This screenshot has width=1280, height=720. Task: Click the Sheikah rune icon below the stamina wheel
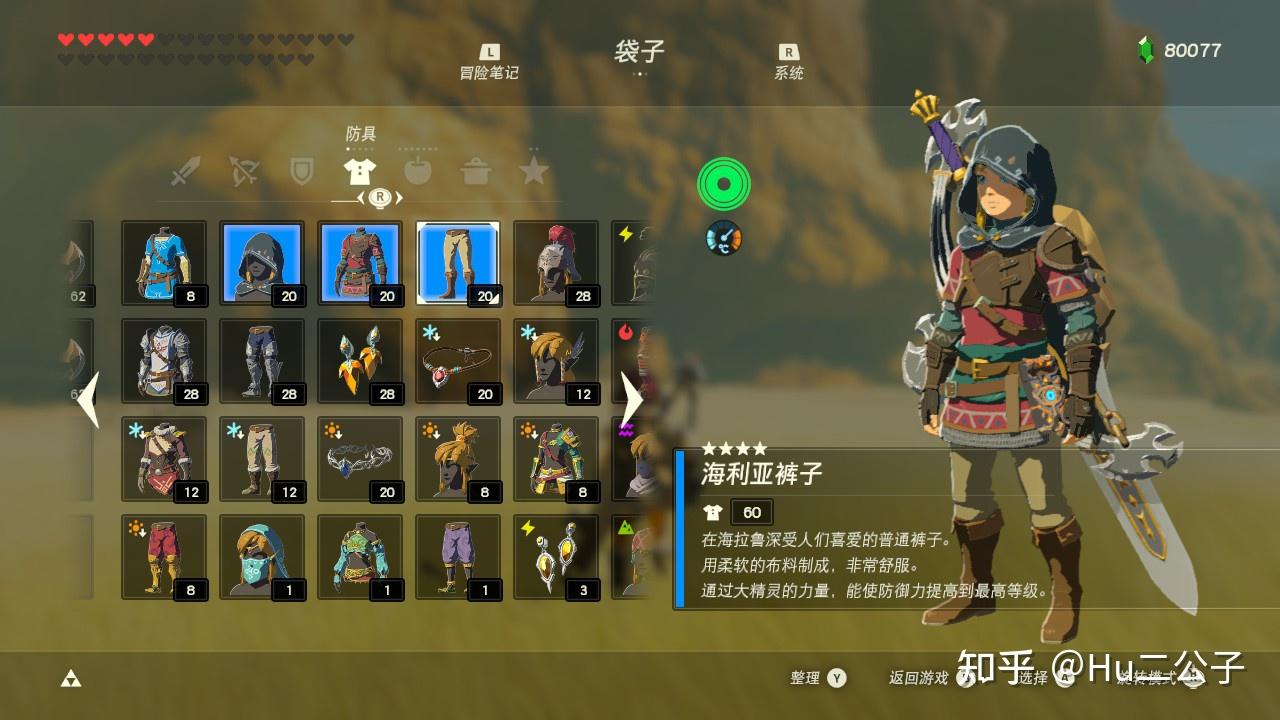[x=723, y=238]
